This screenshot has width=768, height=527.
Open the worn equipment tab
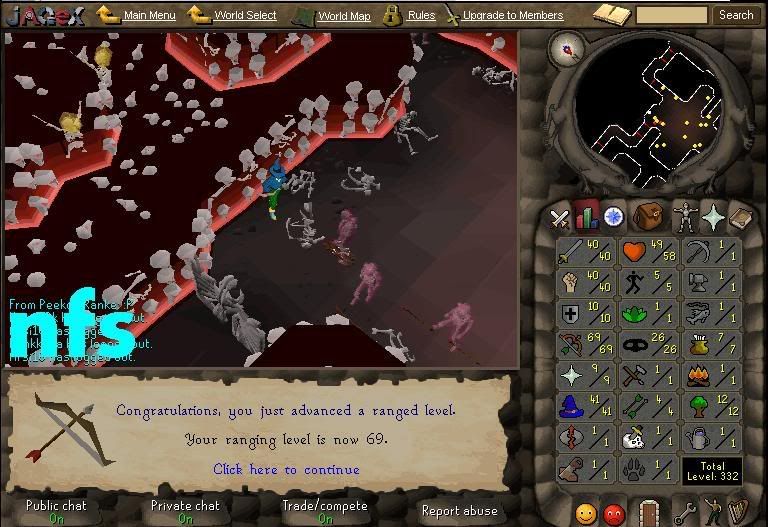(685, 216)
